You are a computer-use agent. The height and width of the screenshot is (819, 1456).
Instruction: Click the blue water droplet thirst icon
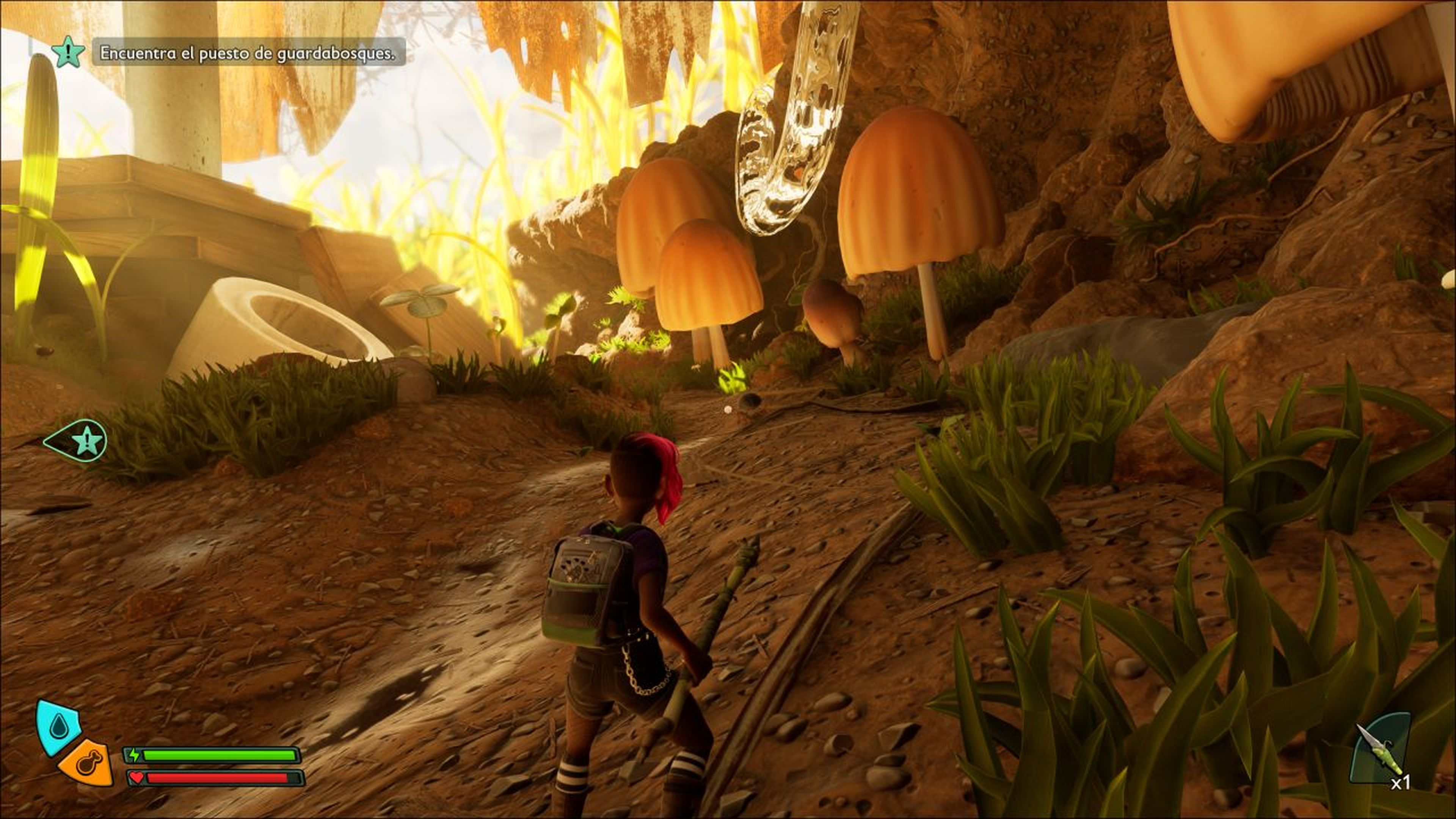pos(57,727)
